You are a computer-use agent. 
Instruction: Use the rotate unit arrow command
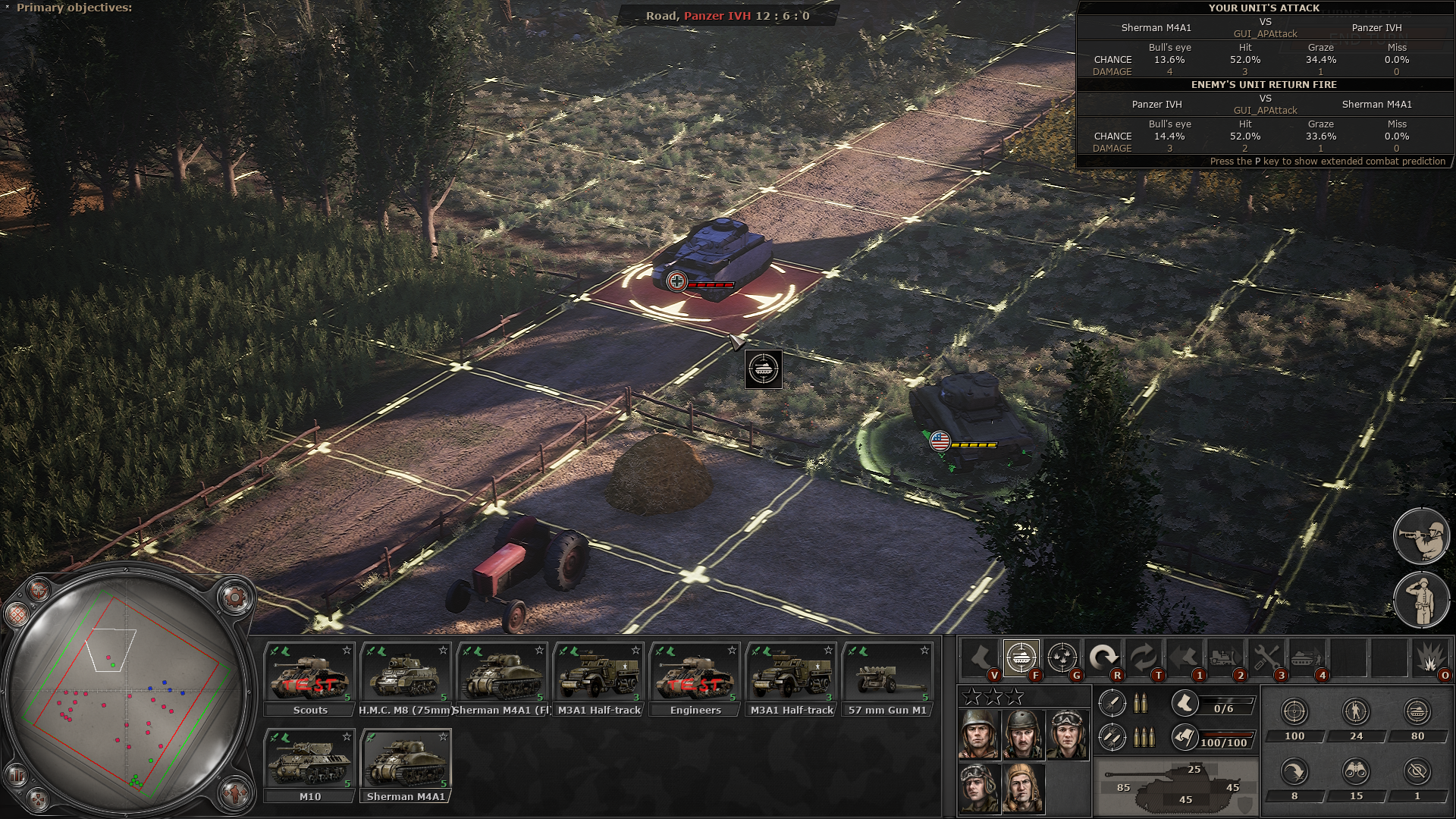tap(1103, 657)
